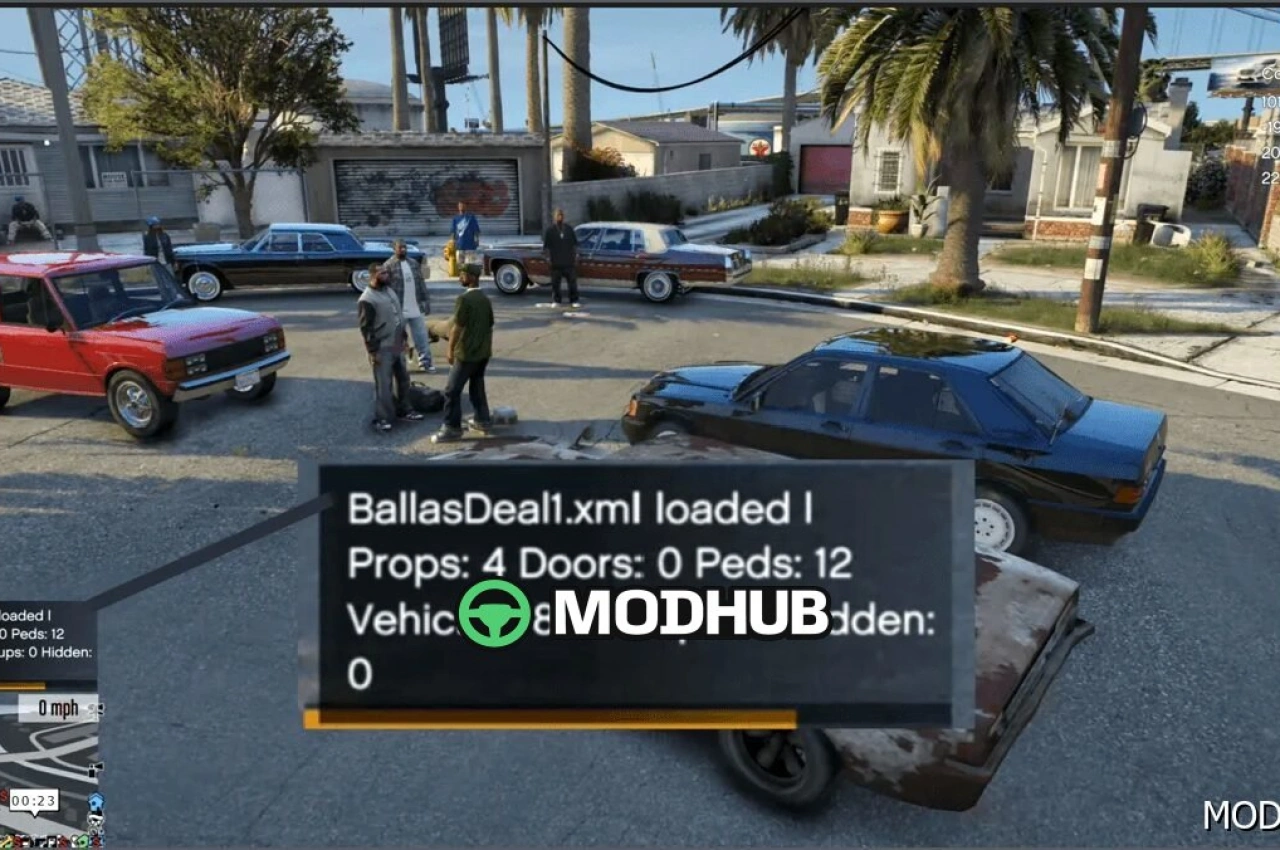Click the wrench blip at minimap bottom-left corner
Viewport: 1280px width, 850px height.
pos(6,840)
